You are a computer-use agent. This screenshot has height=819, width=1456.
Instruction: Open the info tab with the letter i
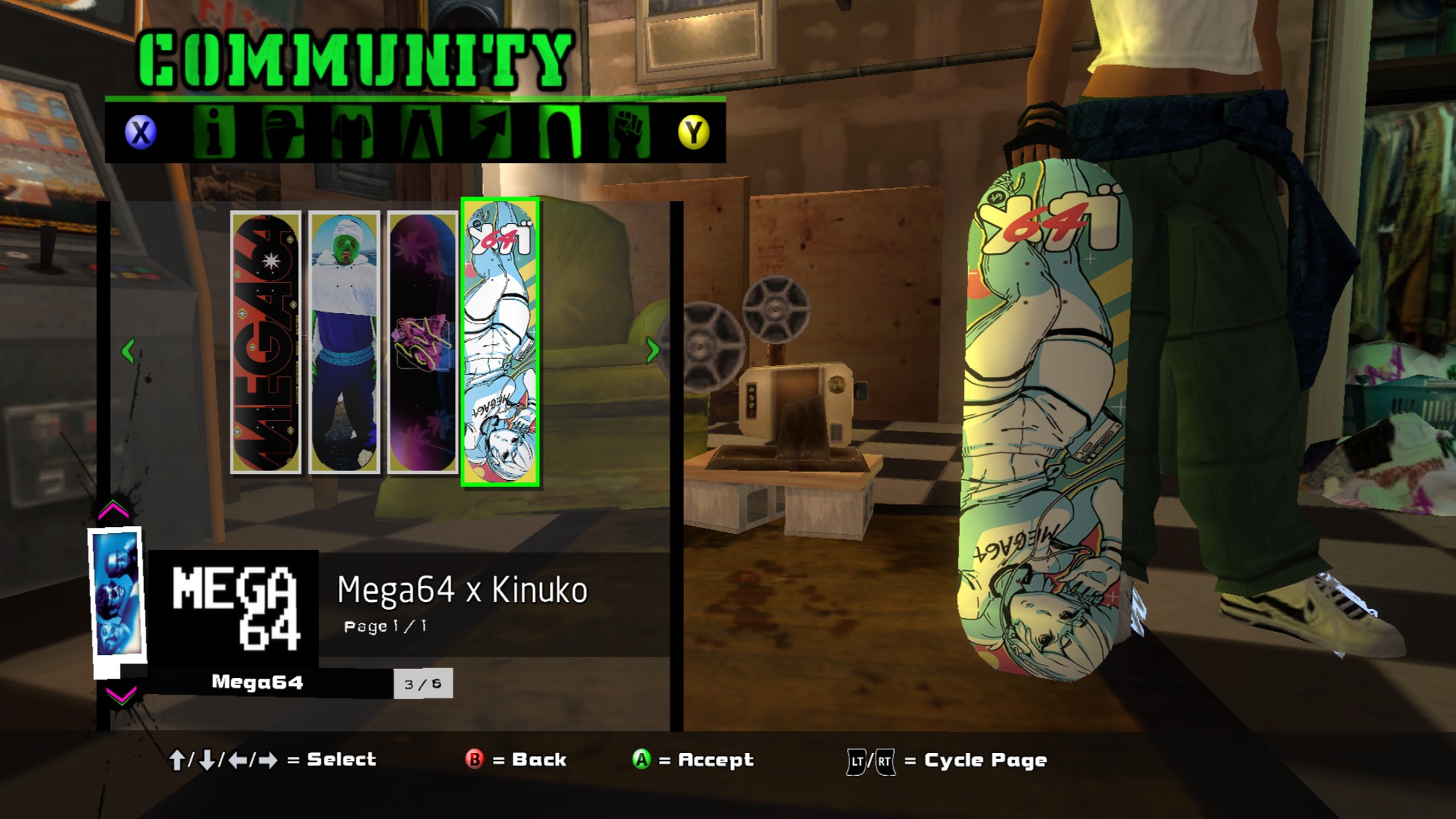214,132
